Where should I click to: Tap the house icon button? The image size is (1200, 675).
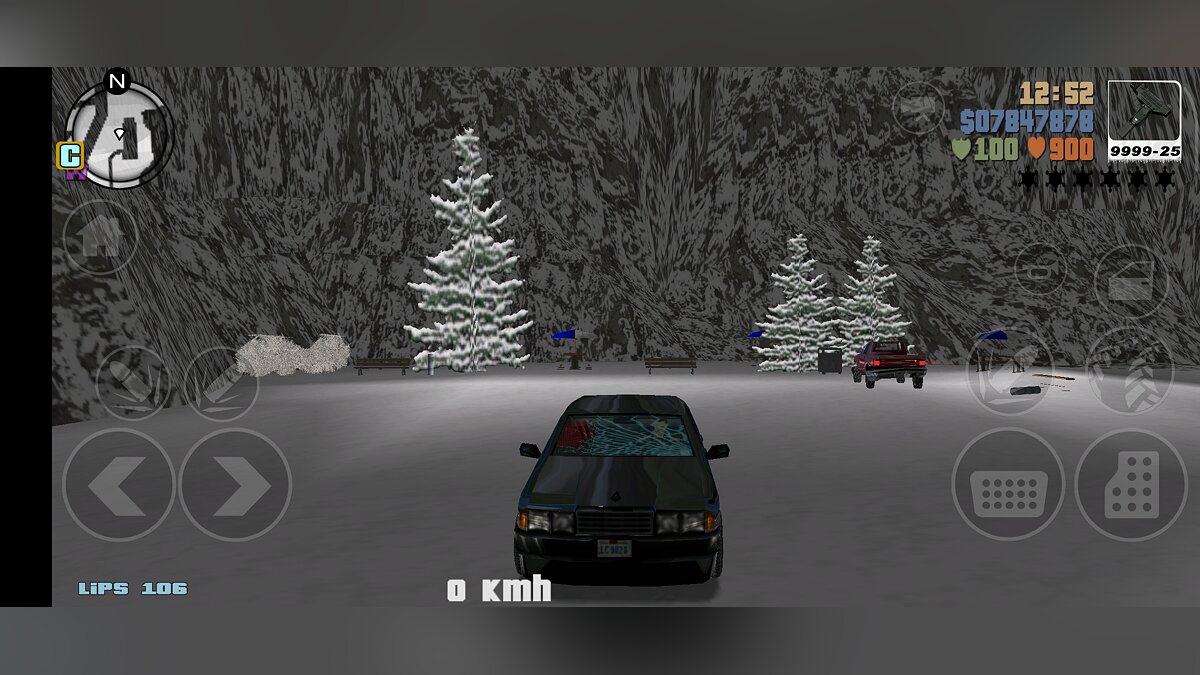pos(100,238)
